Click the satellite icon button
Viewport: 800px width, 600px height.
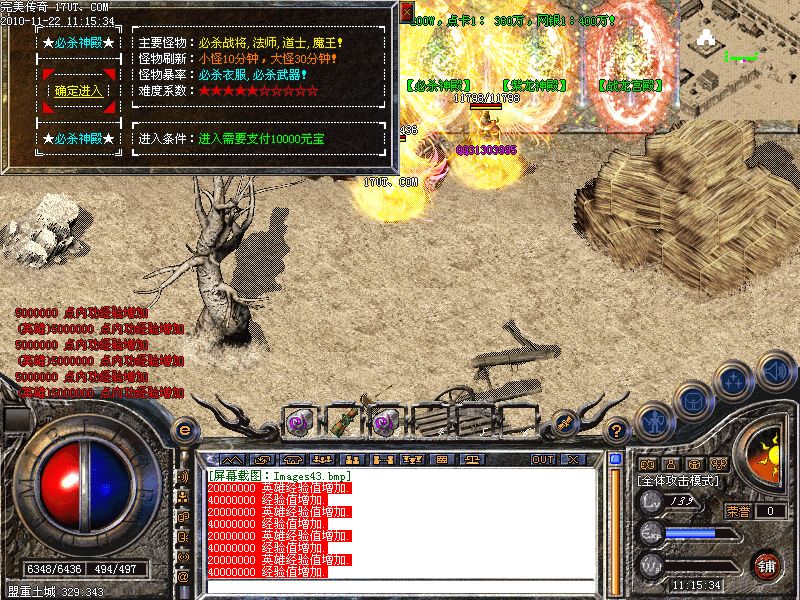563,424
